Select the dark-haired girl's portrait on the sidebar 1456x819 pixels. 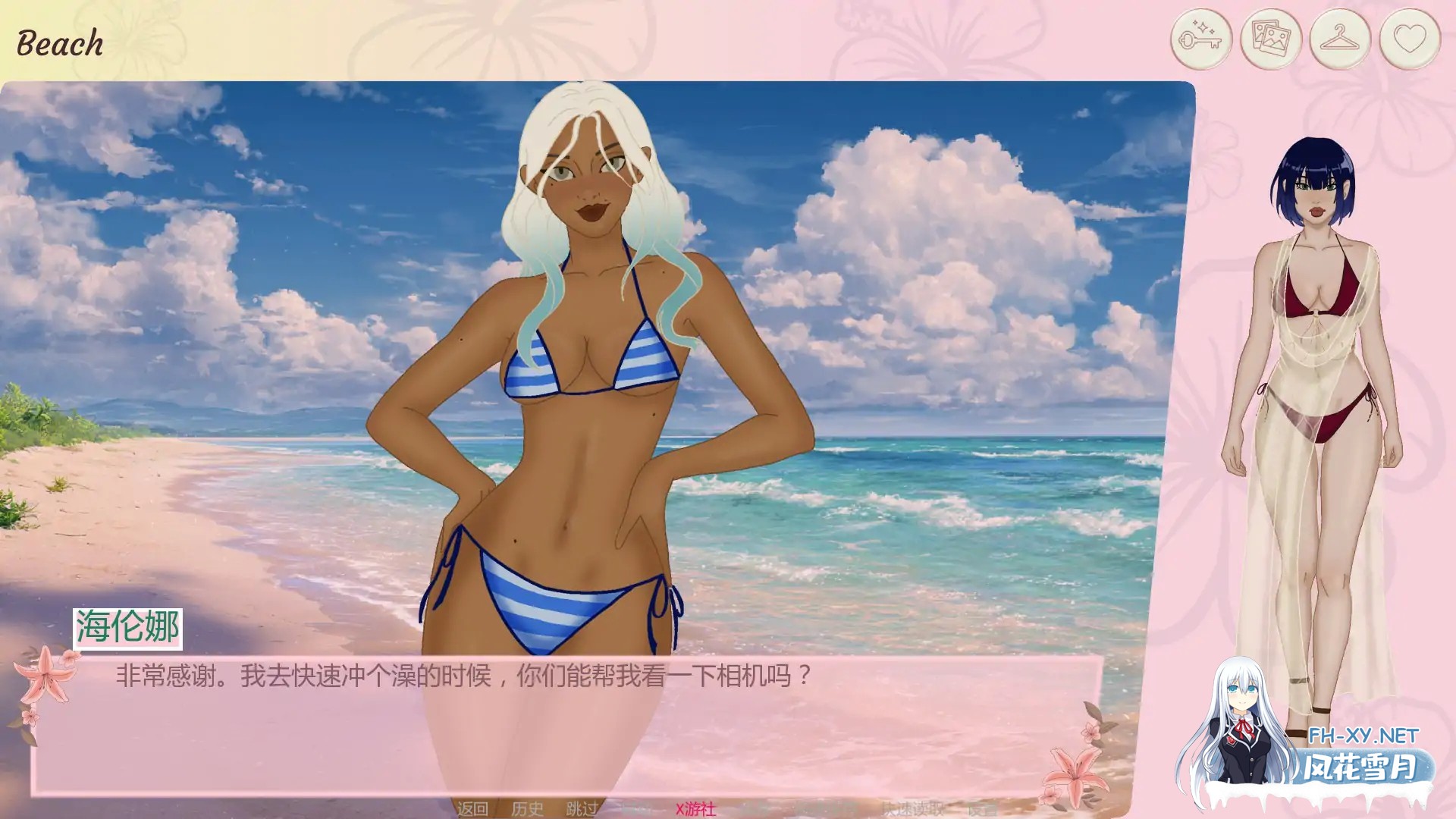tap(1323, 341)
